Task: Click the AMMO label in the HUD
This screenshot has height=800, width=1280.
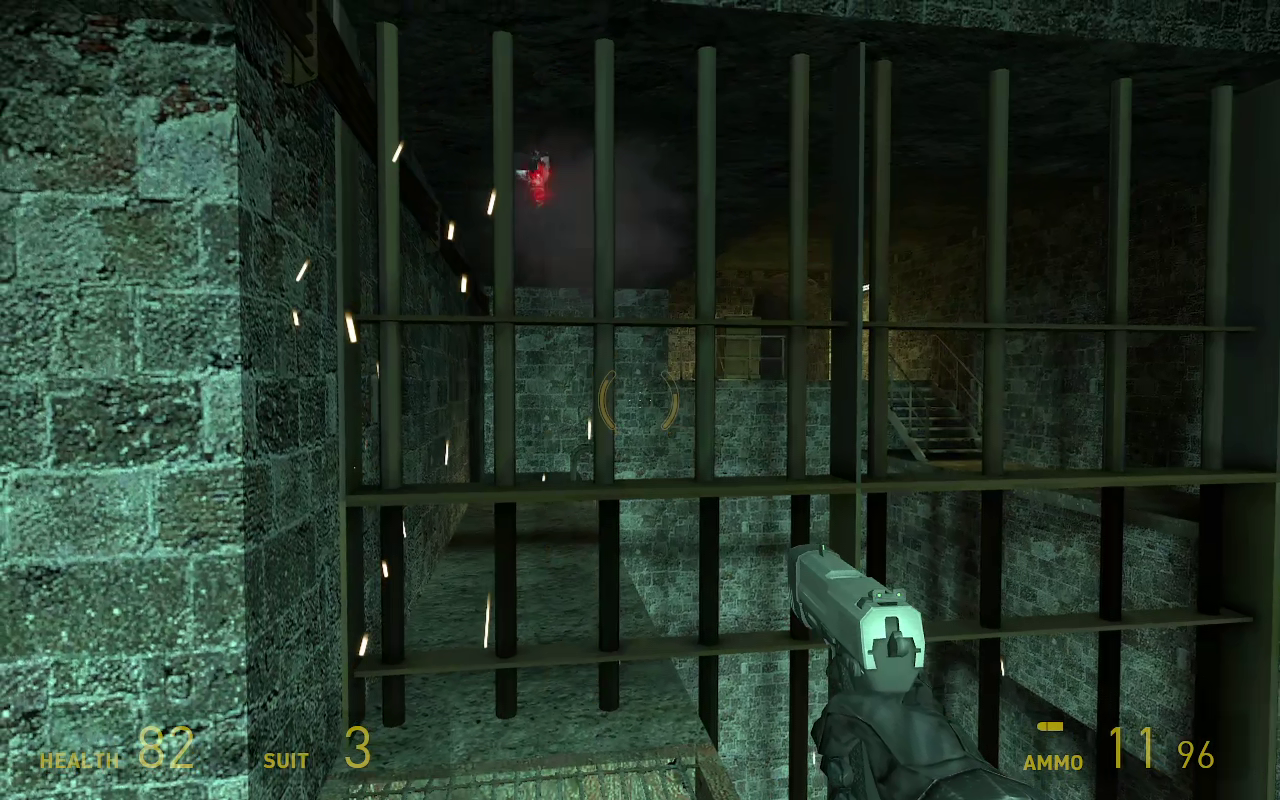Action: point(1052,762)
